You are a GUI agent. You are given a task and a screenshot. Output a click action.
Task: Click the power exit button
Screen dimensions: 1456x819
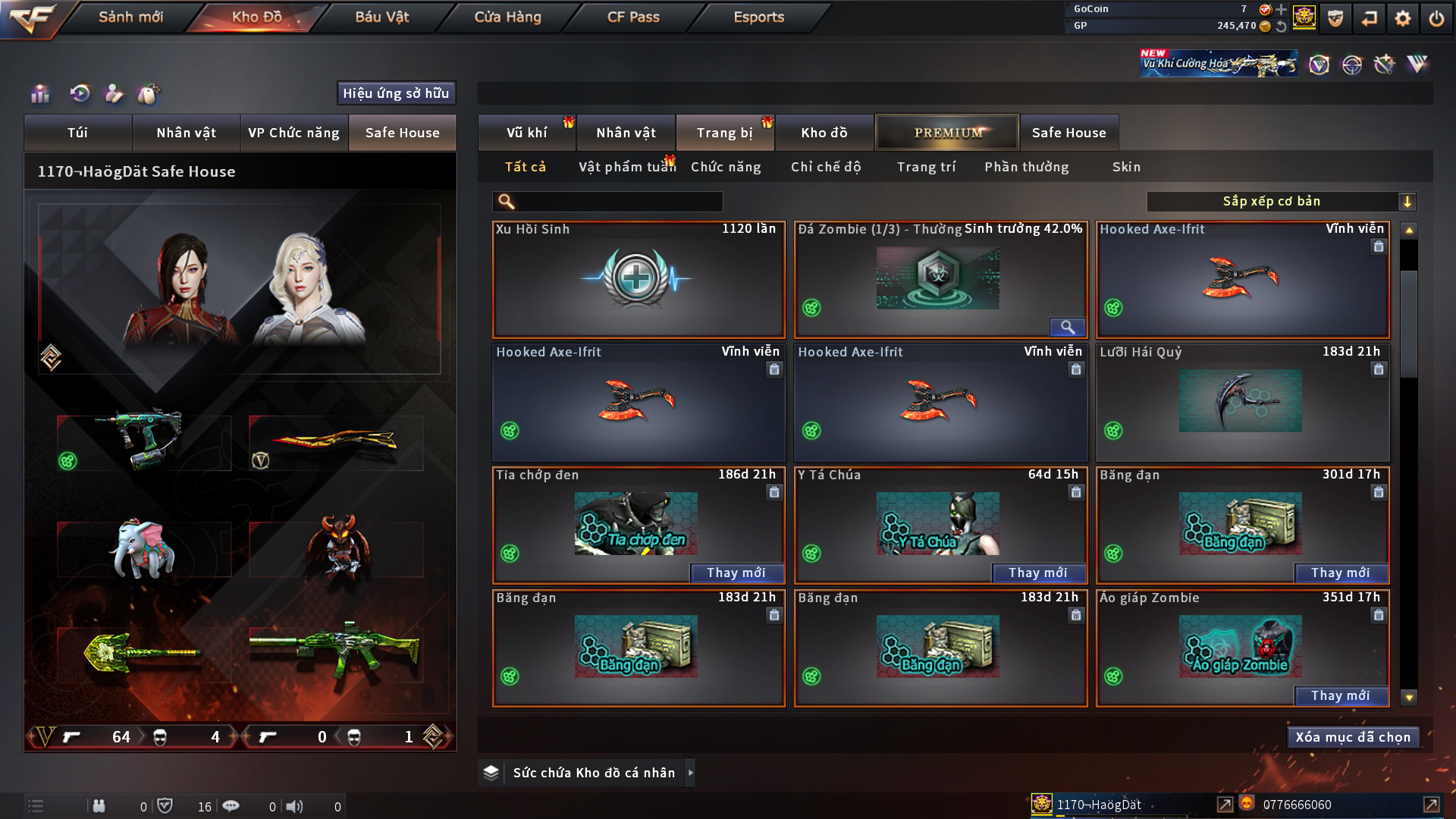pos(1436,18)
